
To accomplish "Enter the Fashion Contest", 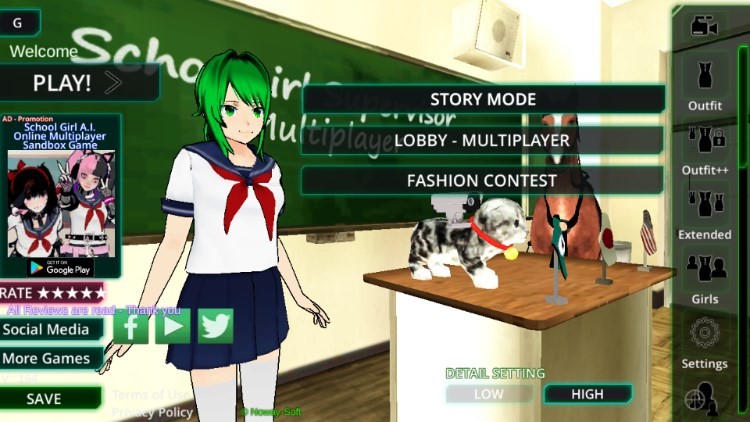I will pos(483,181).
